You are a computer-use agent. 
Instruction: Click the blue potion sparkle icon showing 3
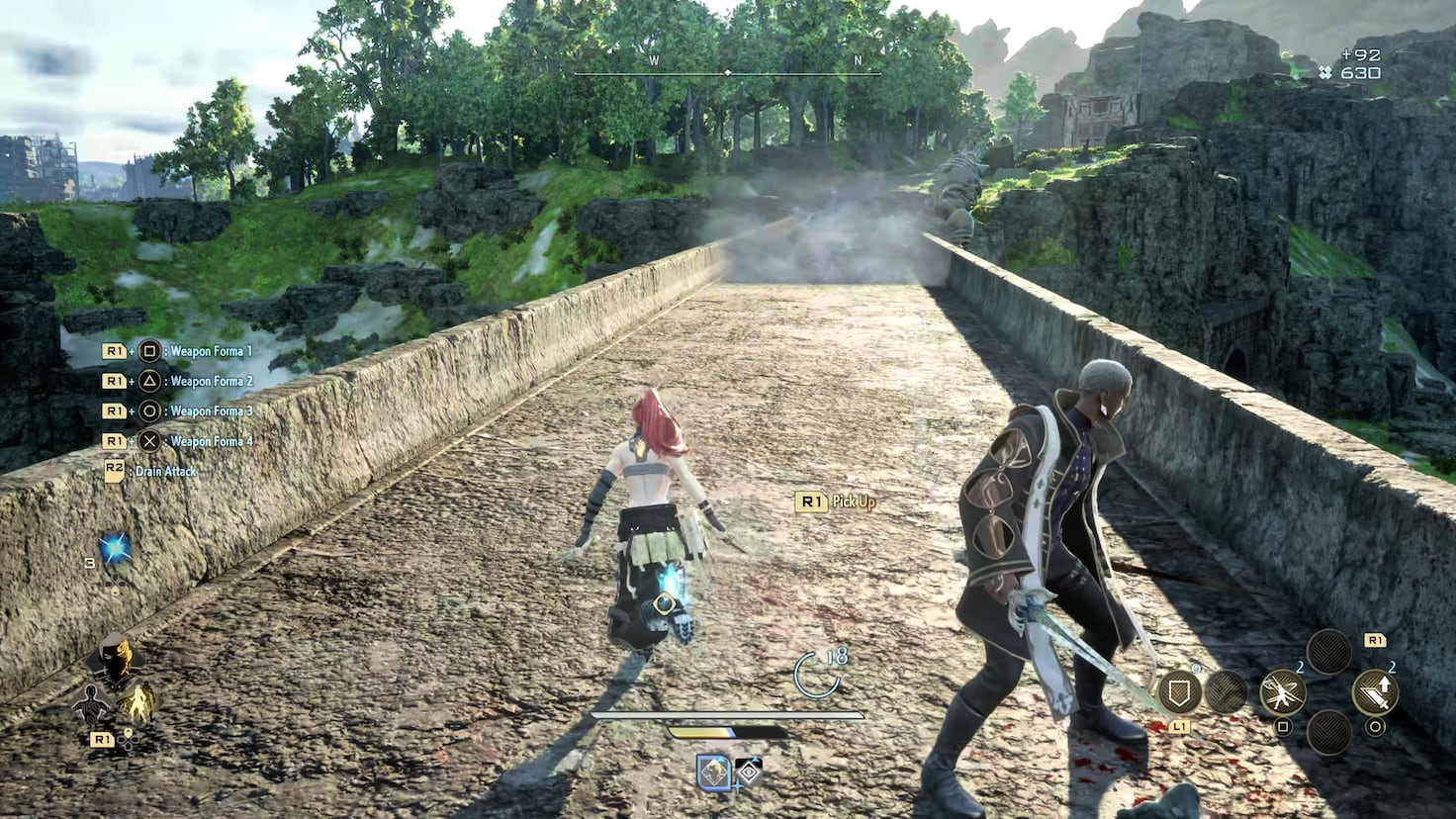[x=115, y=546]
